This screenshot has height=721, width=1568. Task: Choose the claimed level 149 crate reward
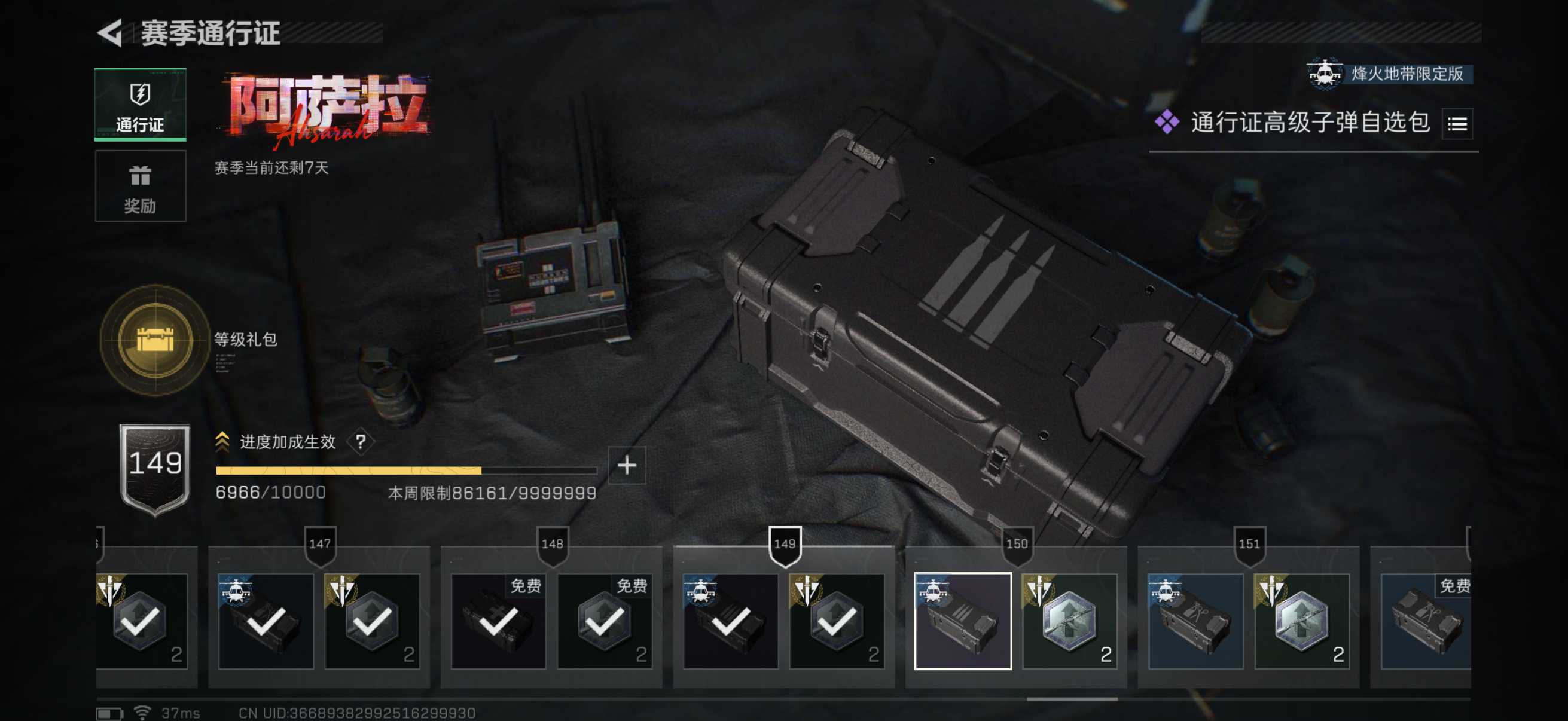point(730,621)
